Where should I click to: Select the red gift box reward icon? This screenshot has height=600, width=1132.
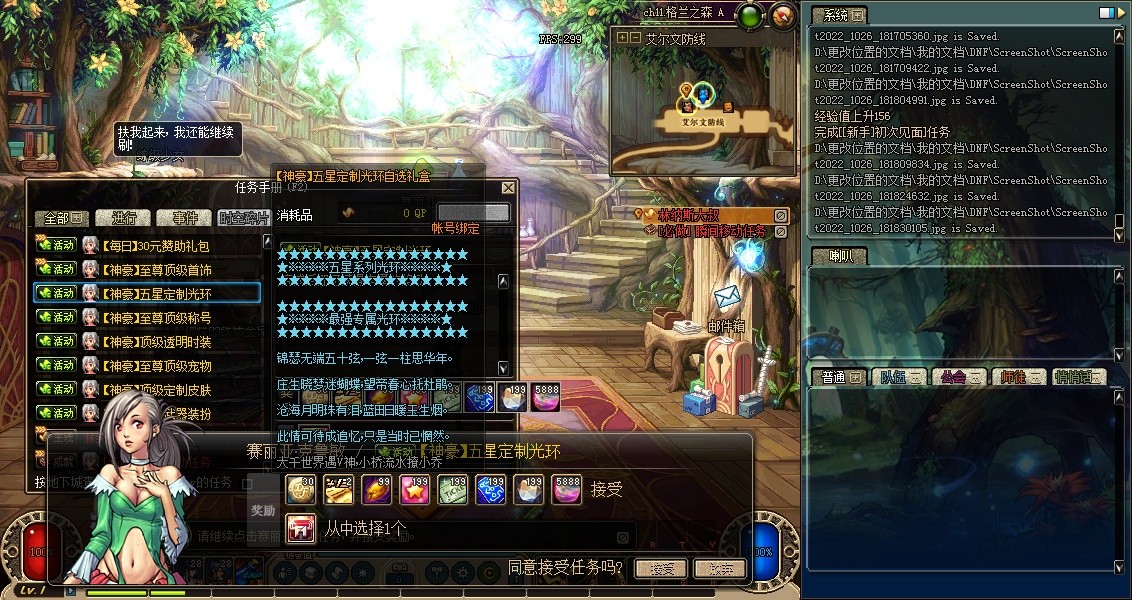tap(300, 527)
